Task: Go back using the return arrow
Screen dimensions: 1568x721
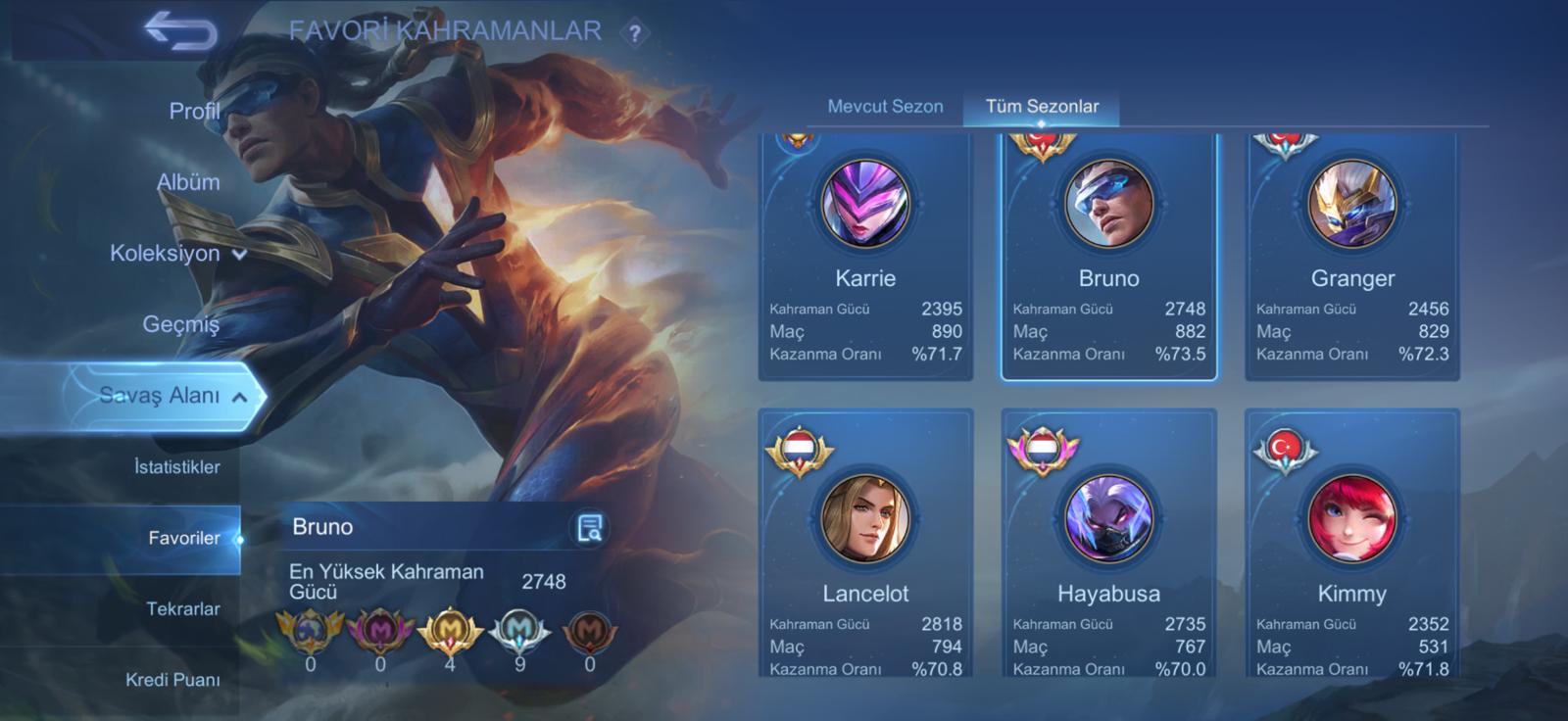Action: tap(181, 31)
